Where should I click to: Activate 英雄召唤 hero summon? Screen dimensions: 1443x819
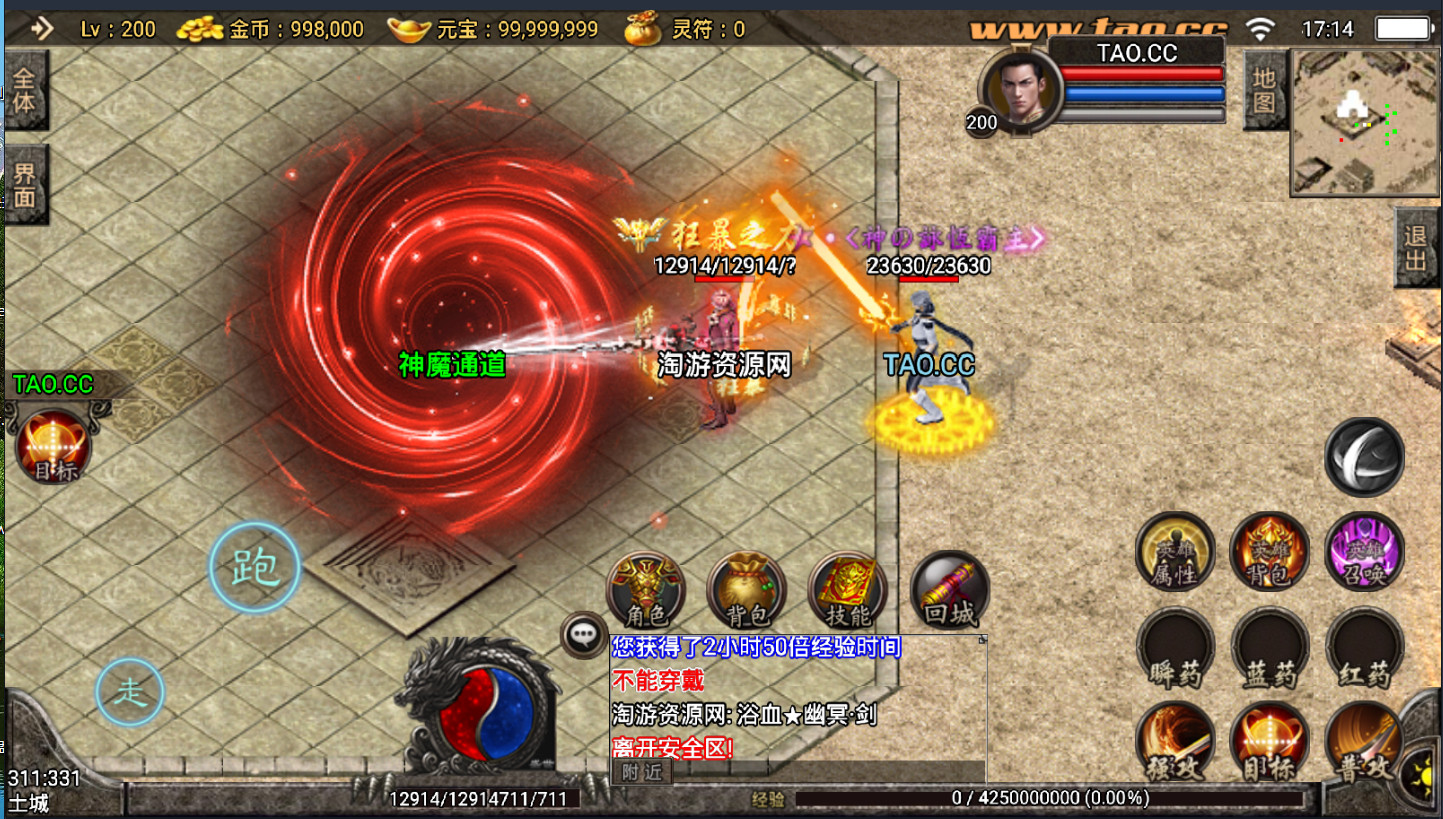click(1364, 551)
